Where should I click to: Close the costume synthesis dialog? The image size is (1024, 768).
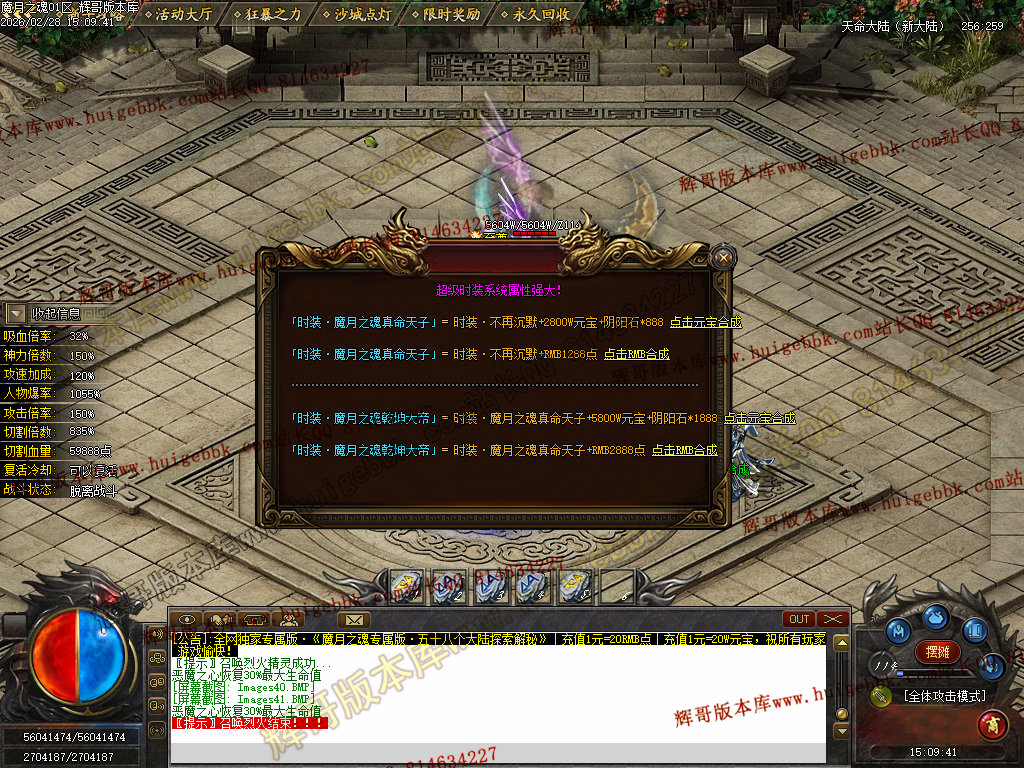725,258
